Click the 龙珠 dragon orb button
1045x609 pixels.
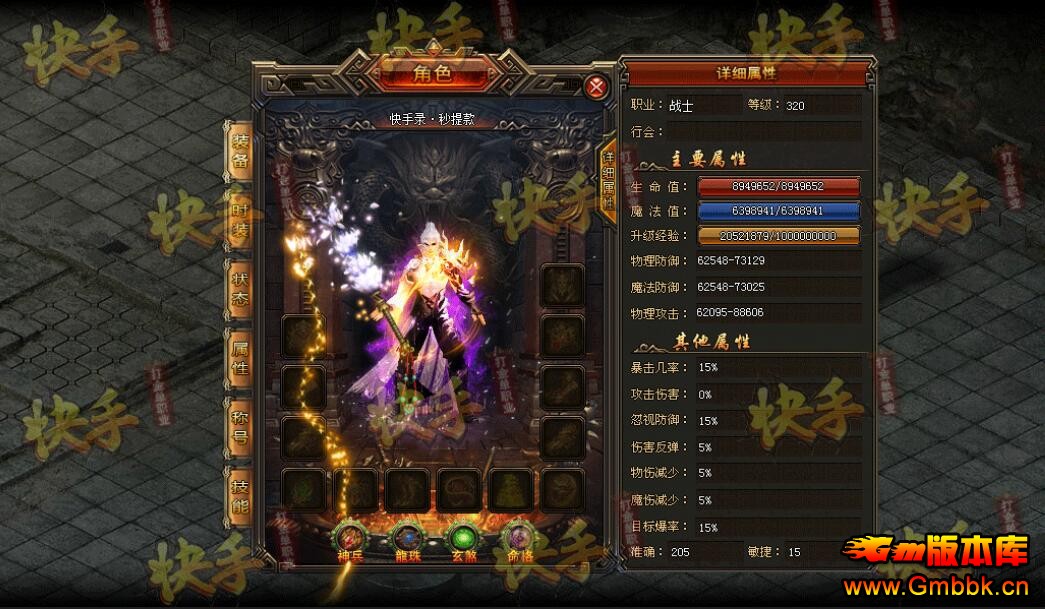point(406,537)
